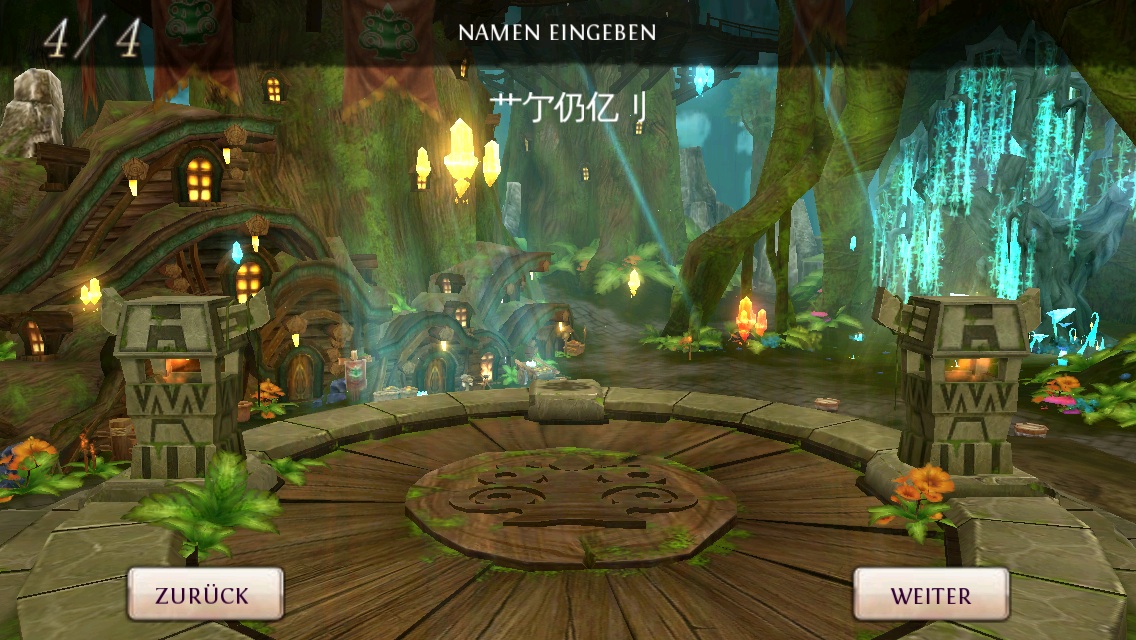Edit the entered character name text

568,108
